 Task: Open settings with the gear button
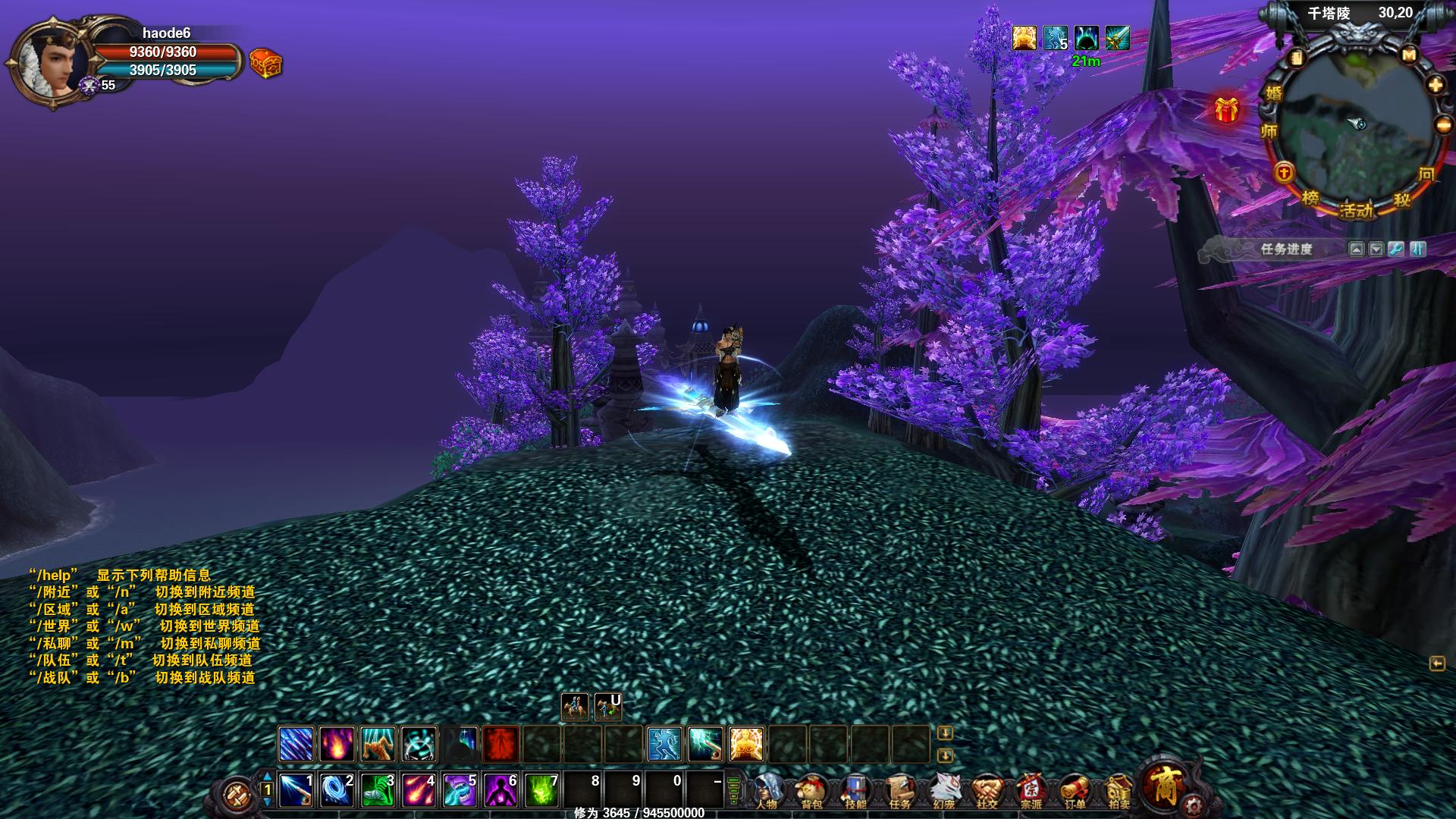pos(1194,804)
